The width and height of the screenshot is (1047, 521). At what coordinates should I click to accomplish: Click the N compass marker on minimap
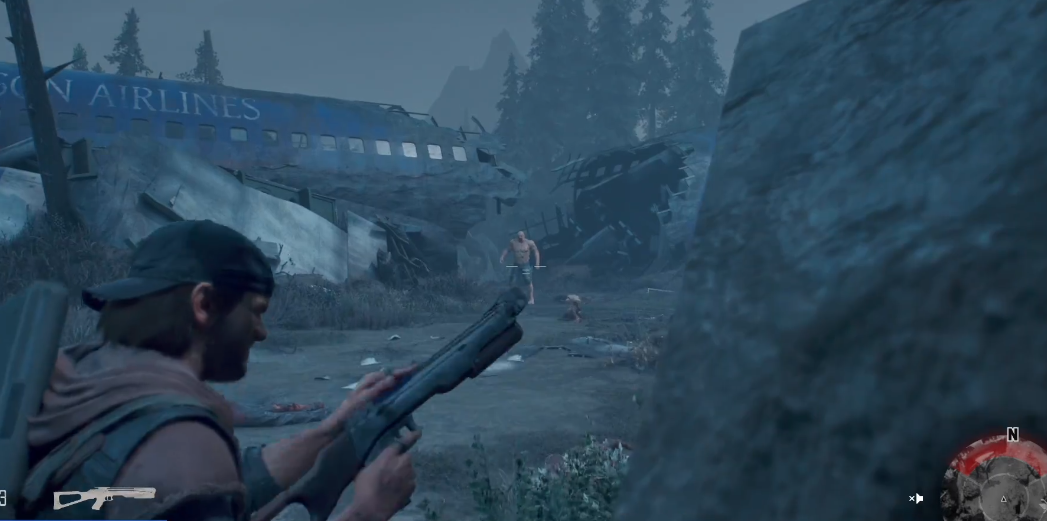1012,435
